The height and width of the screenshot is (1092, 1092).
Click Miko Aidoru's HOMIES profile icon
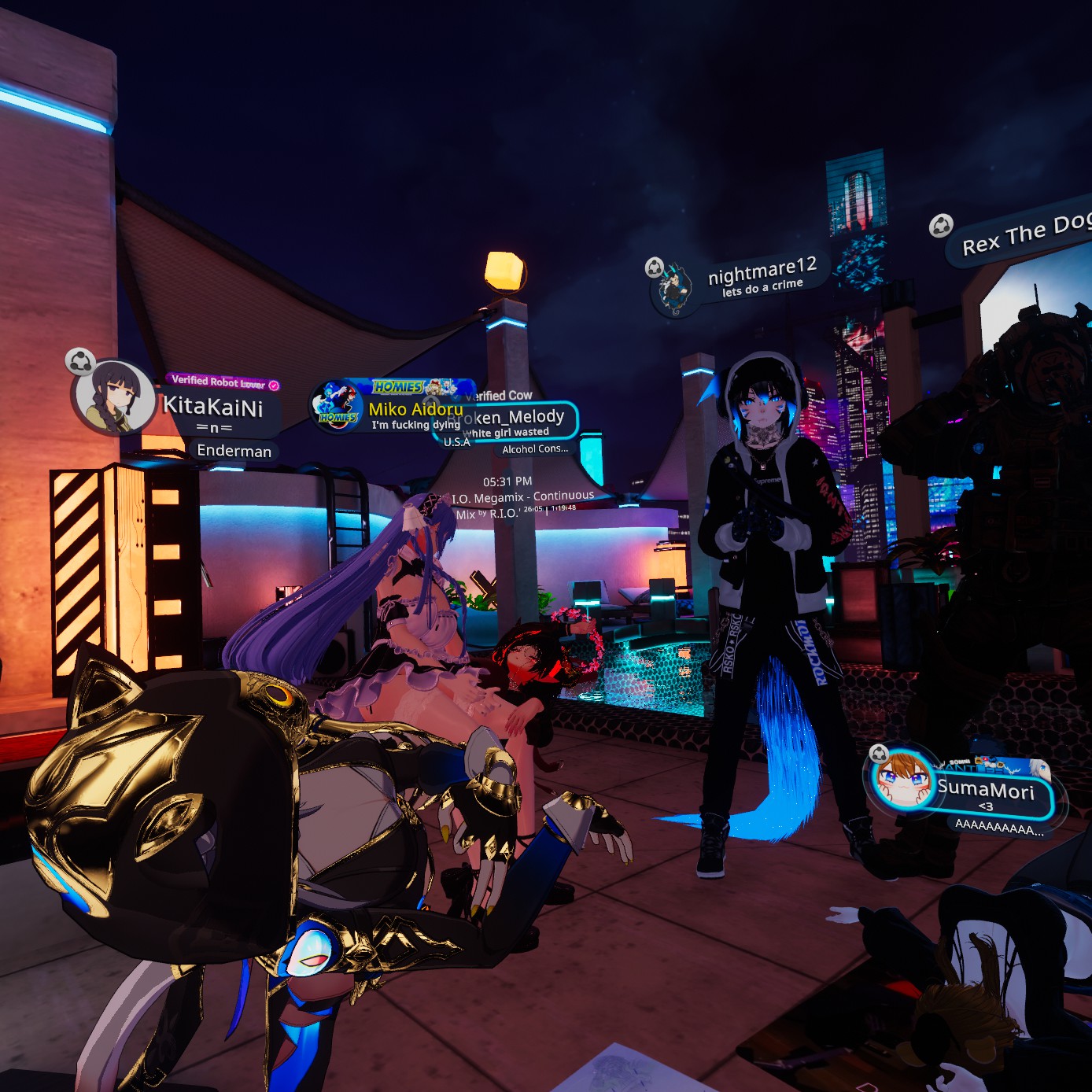[338, 405]
